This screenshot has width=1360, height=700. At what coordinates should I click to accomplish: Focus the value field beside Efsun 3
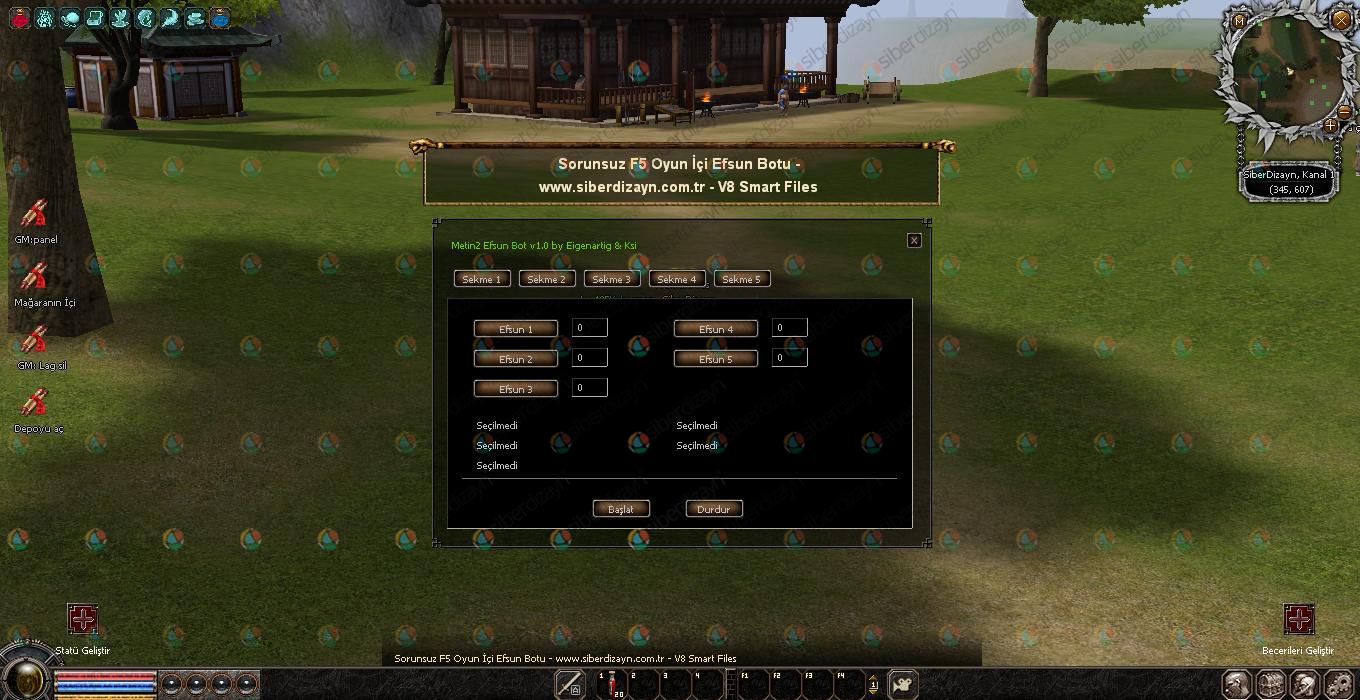pyautogui.click(x=589, y=387)
